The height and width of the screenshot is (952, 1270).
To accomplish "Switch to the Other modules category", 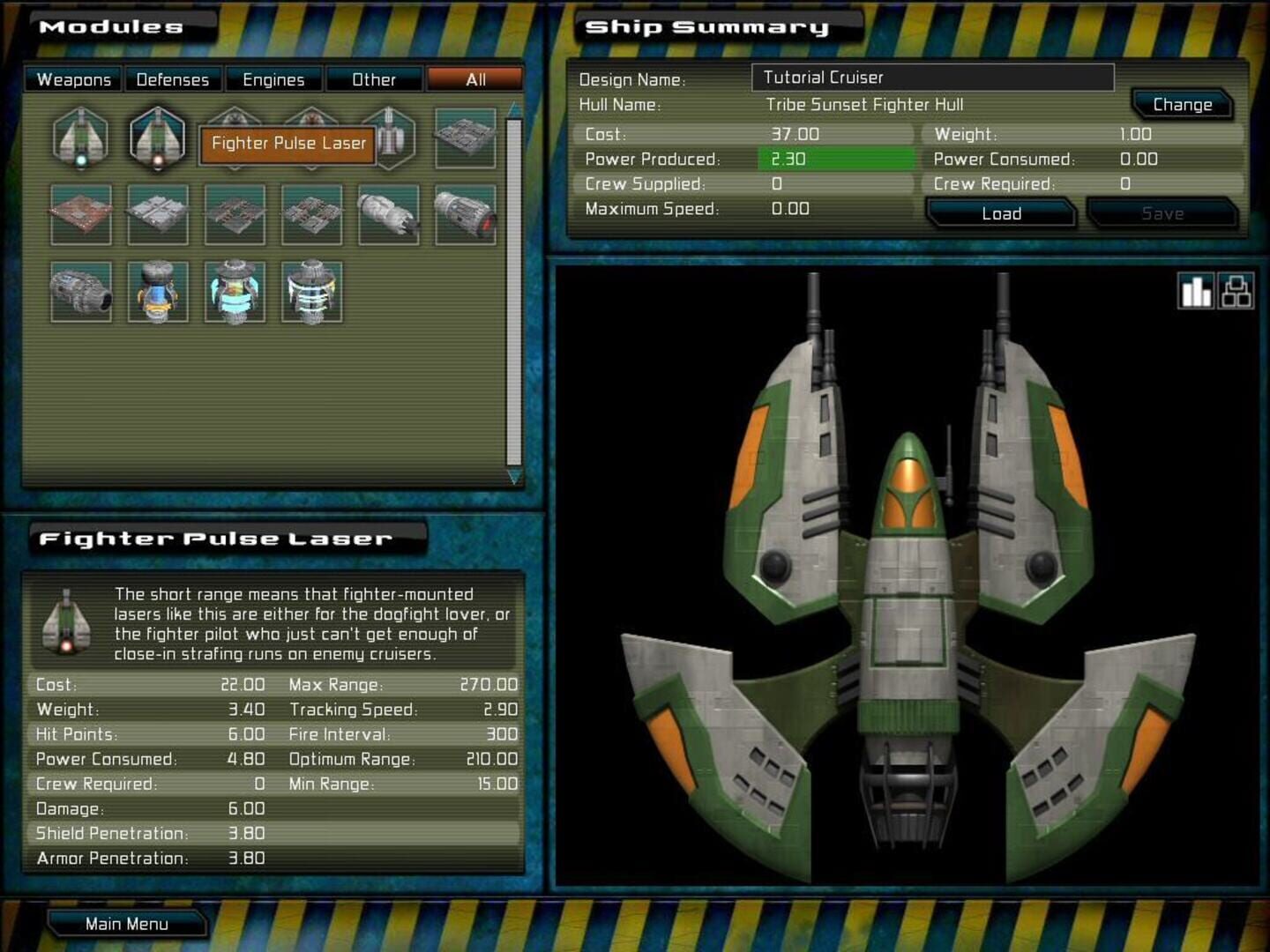I will (x=375, y=79).
